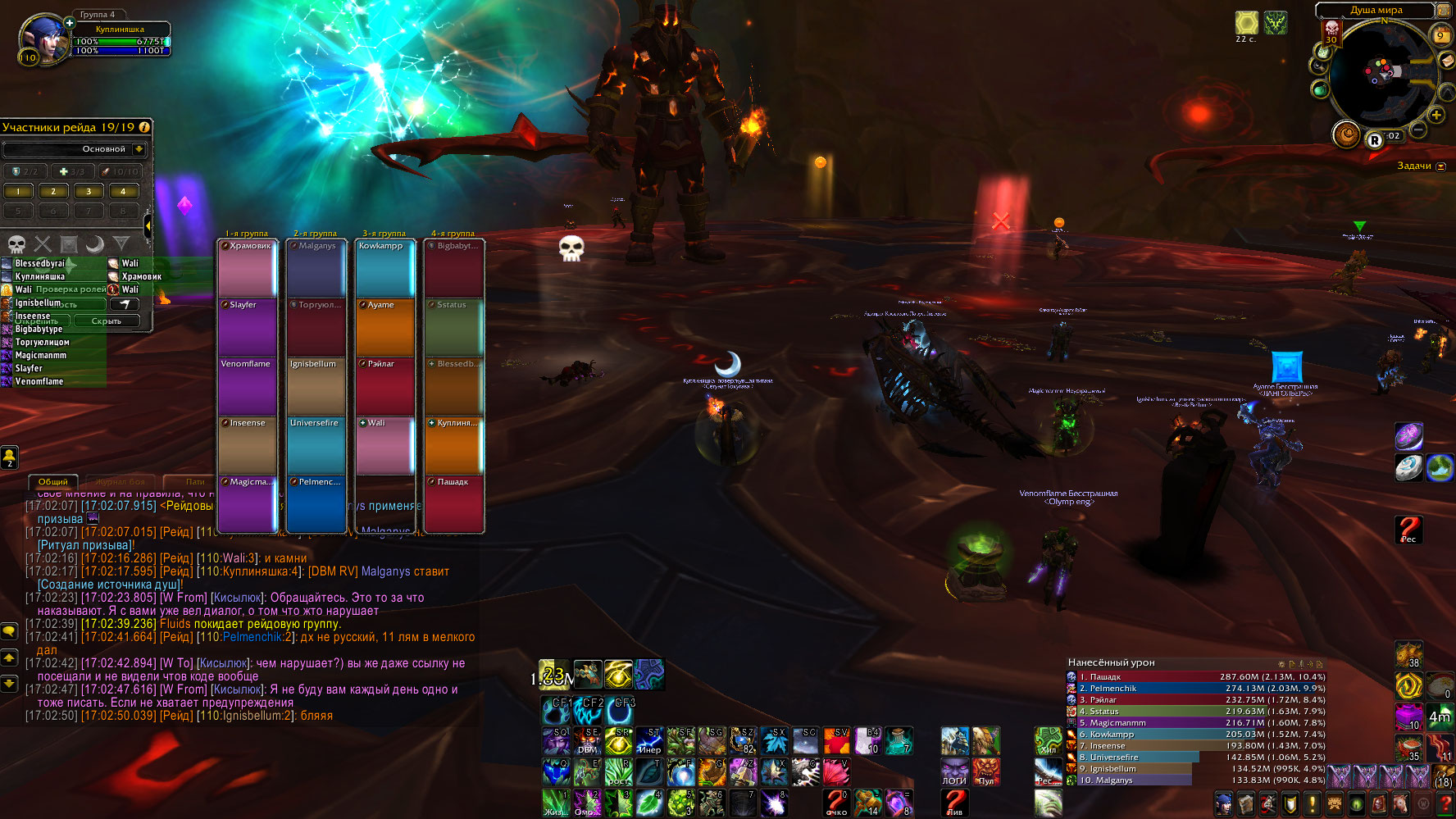
Task: Open the "Основной" raid profile dropdown
Action: [x=139, y=149]
